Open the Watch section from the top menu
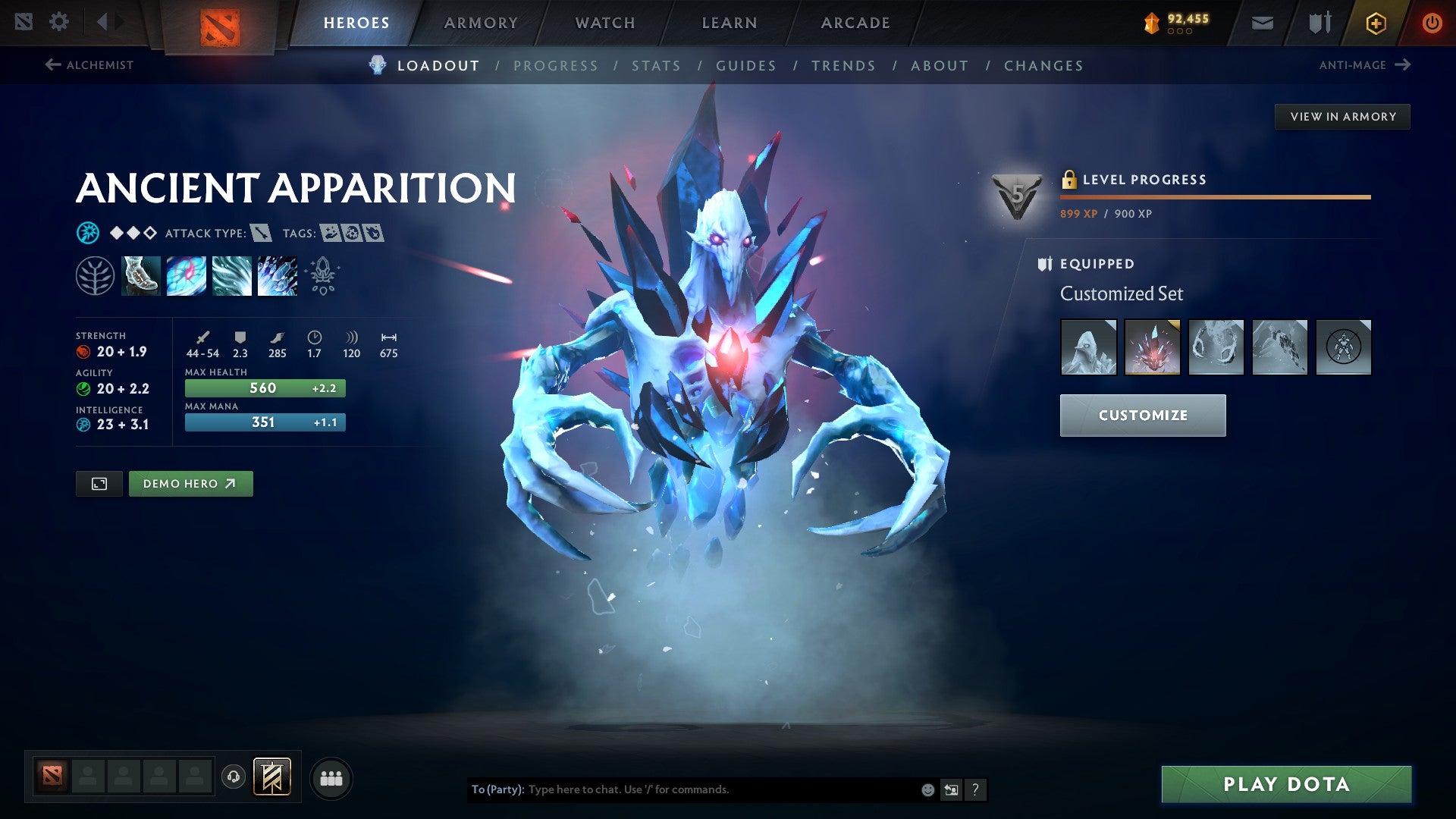The width and height of the screenshot is (1456, 819). [x=604, y=23]
